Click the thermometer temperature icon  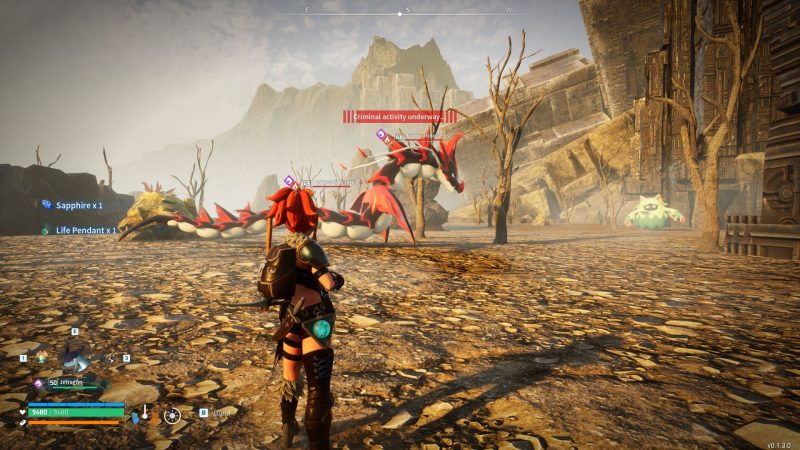click(144, 412)
